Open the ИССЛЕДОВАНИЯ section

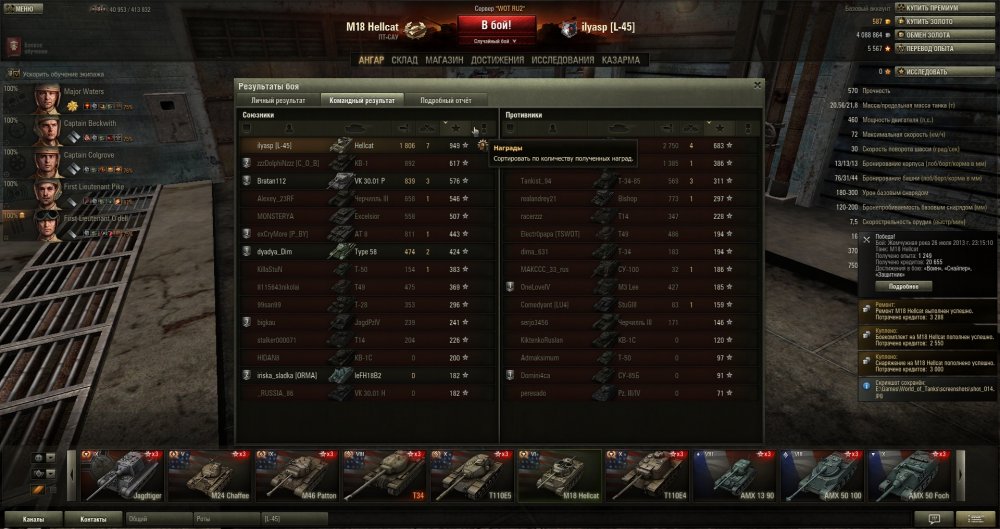[x=560, y=61]
